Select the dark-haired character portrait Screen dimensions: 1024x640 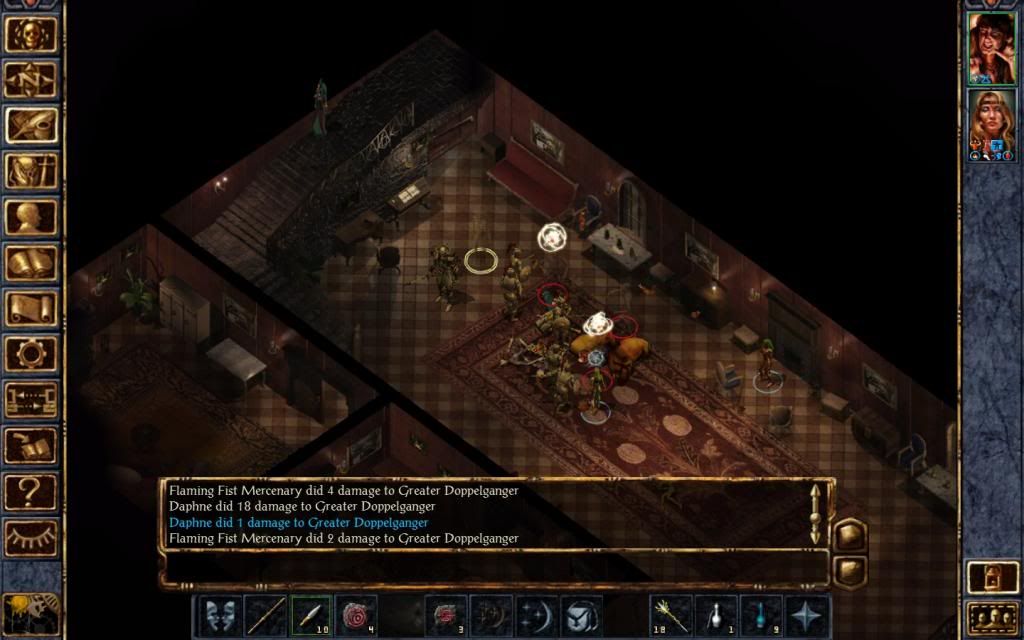pos(992,47)
